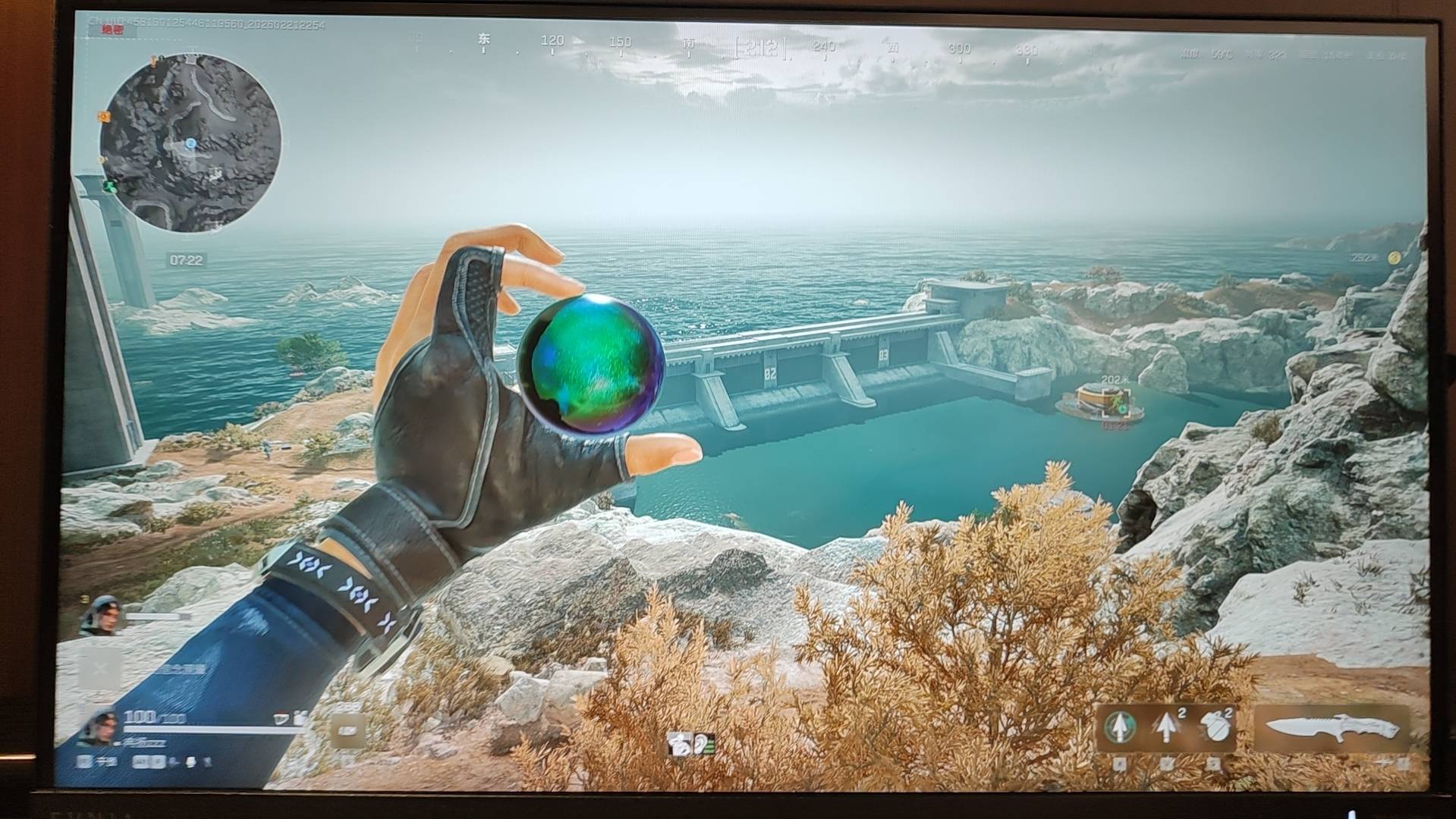Activate the circled arrow ability icon
Image resolution: width=1456 pixels, height=819 pixels.
click(x=1120, y=728)
